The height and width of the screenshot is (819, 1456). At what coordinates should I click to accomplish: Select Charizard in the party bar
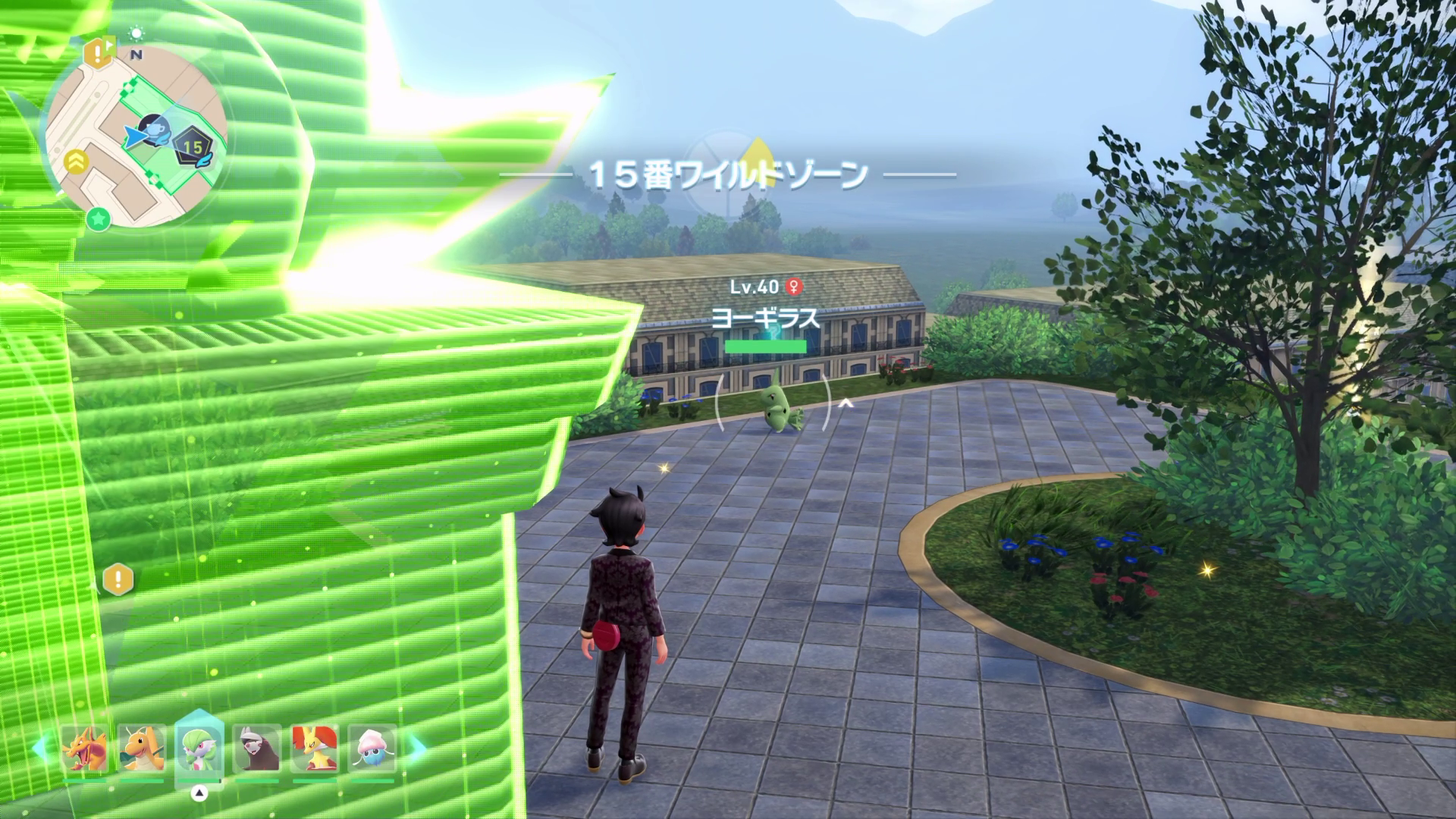tap(84, 751)
